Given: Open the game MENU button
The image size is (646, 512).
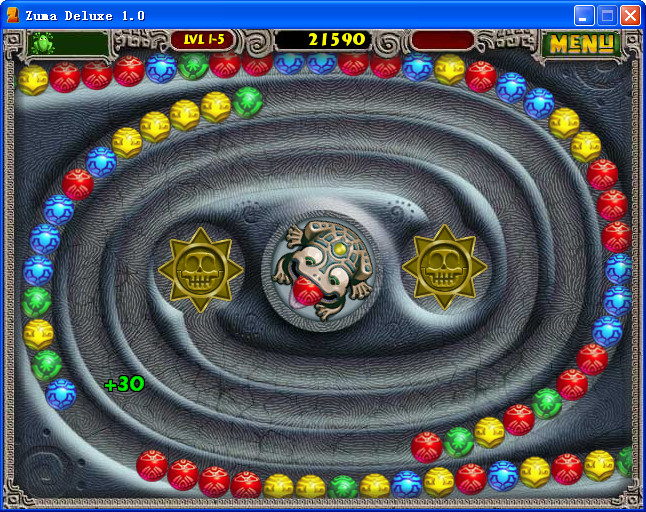Looking at the screenshot, I should [581, 43].
